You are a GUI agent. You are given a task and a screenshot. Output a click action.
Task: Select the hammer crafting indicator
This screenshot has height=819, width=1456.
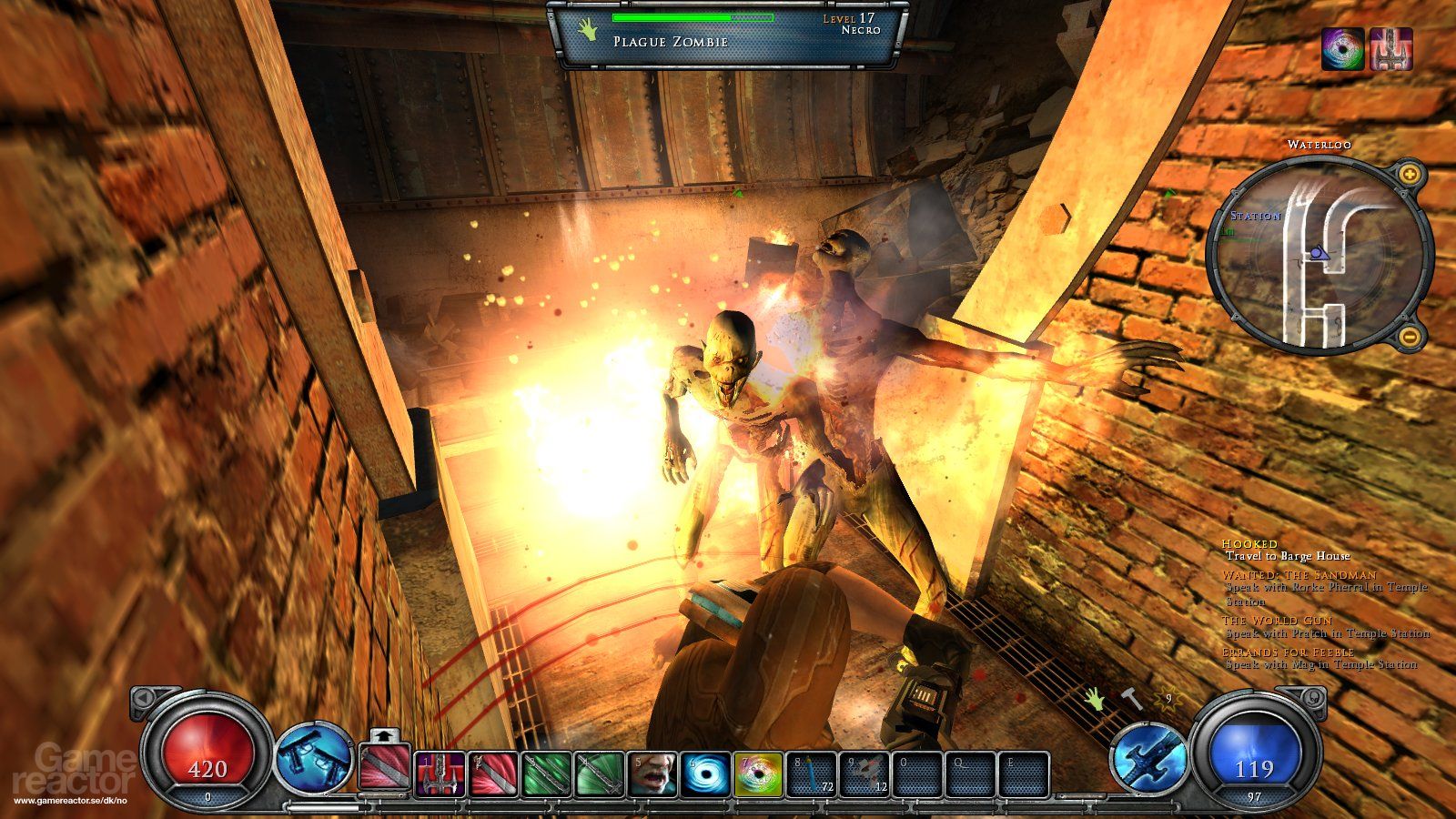pyautogui.click(x=1133, y=699)
